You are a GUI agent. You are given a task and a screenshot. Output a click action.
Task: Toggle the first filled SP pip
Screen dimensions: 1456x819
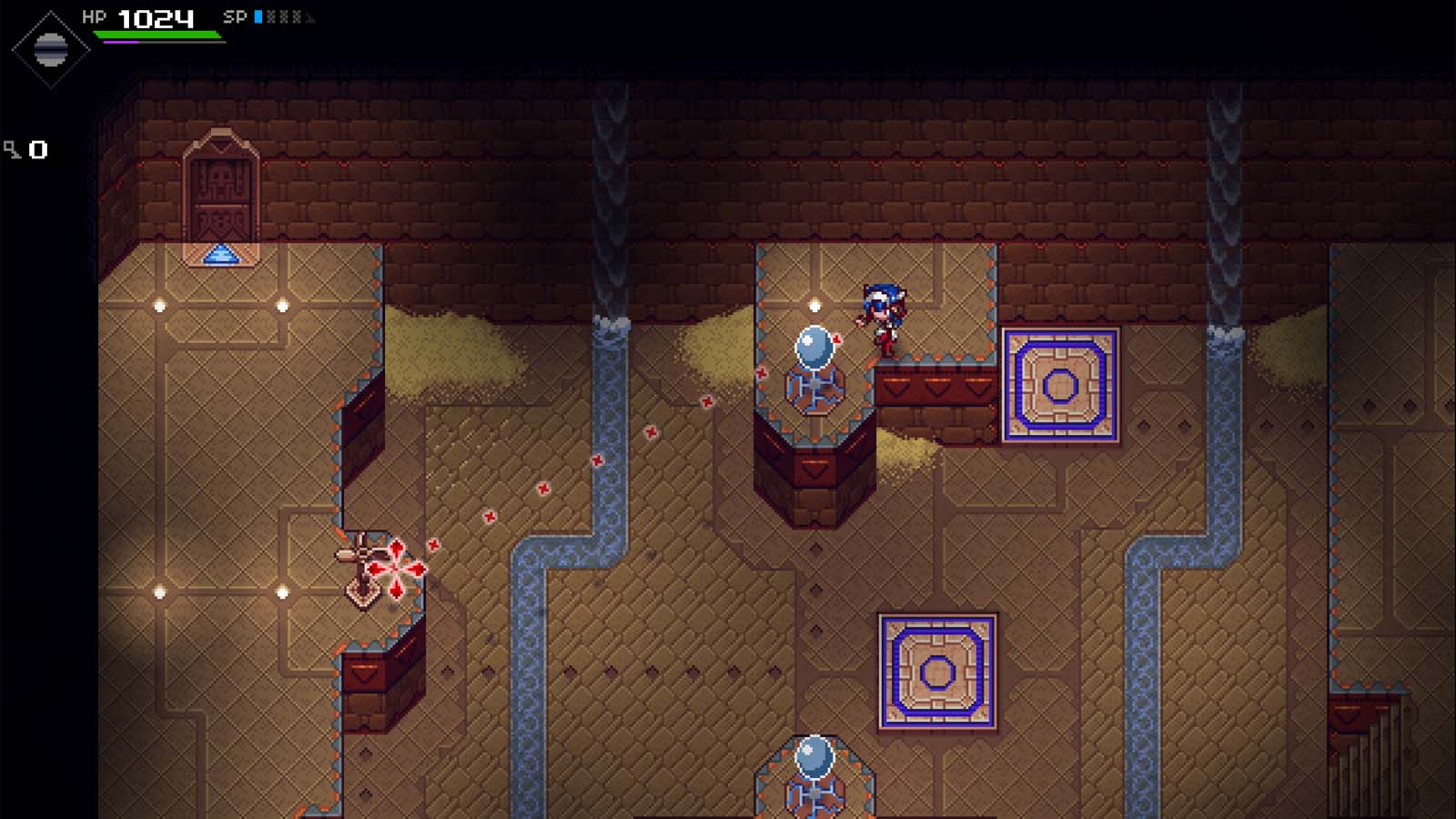pos(258,15)
